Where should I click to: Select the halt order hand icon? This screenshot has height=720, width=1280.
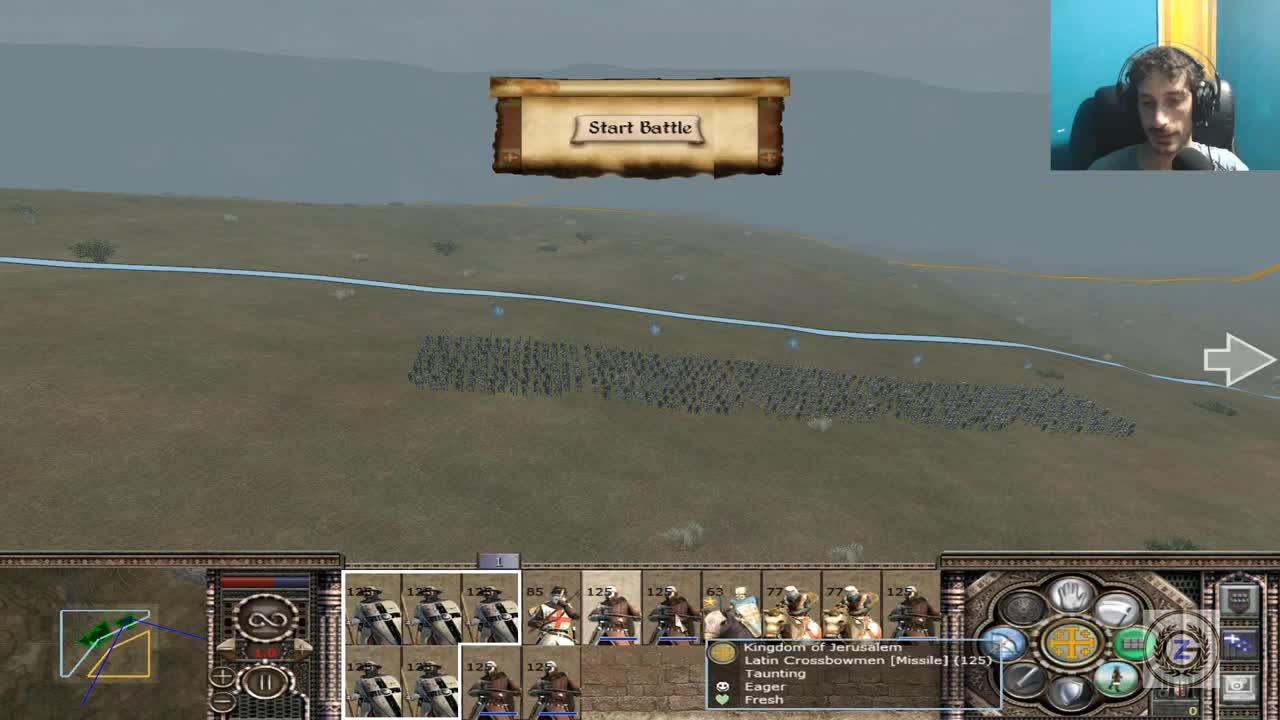pos(1071,596)
